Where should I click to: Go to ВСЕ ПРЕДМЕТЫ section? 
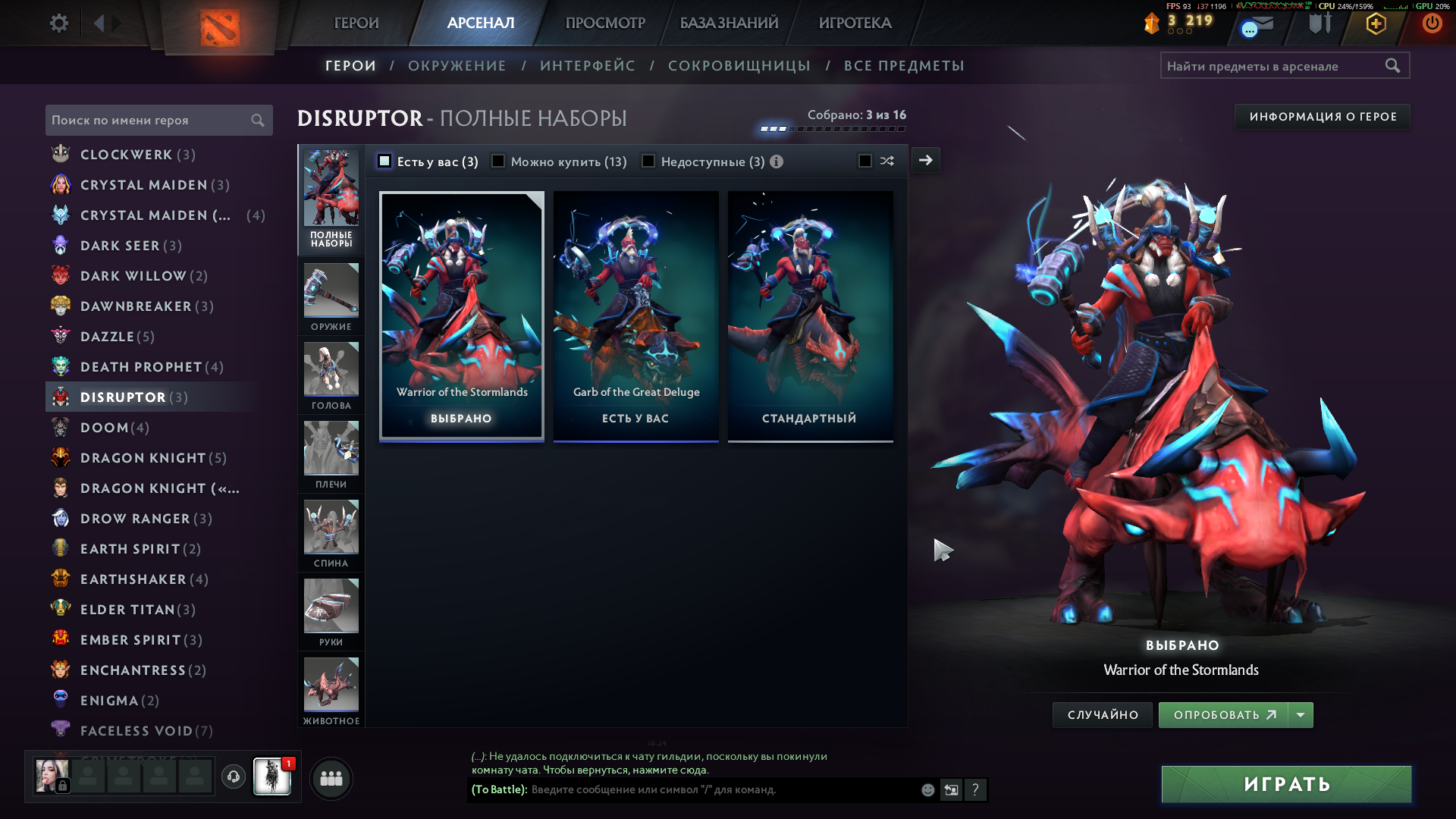click(x=904, y=66)
